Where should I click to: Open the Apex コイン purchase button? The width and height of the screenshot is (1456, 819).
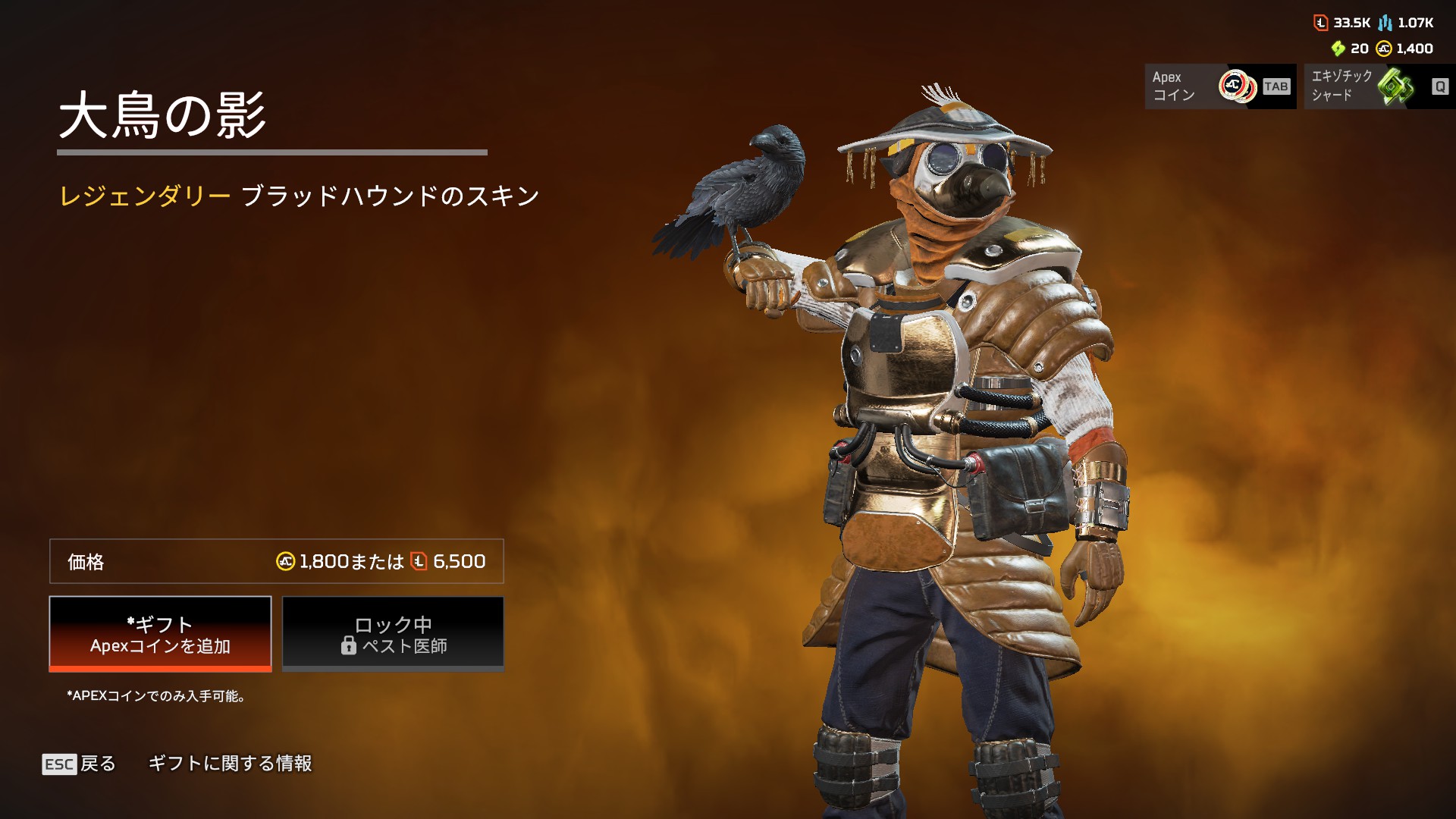pyautogui.click(x=1220, y=86)
